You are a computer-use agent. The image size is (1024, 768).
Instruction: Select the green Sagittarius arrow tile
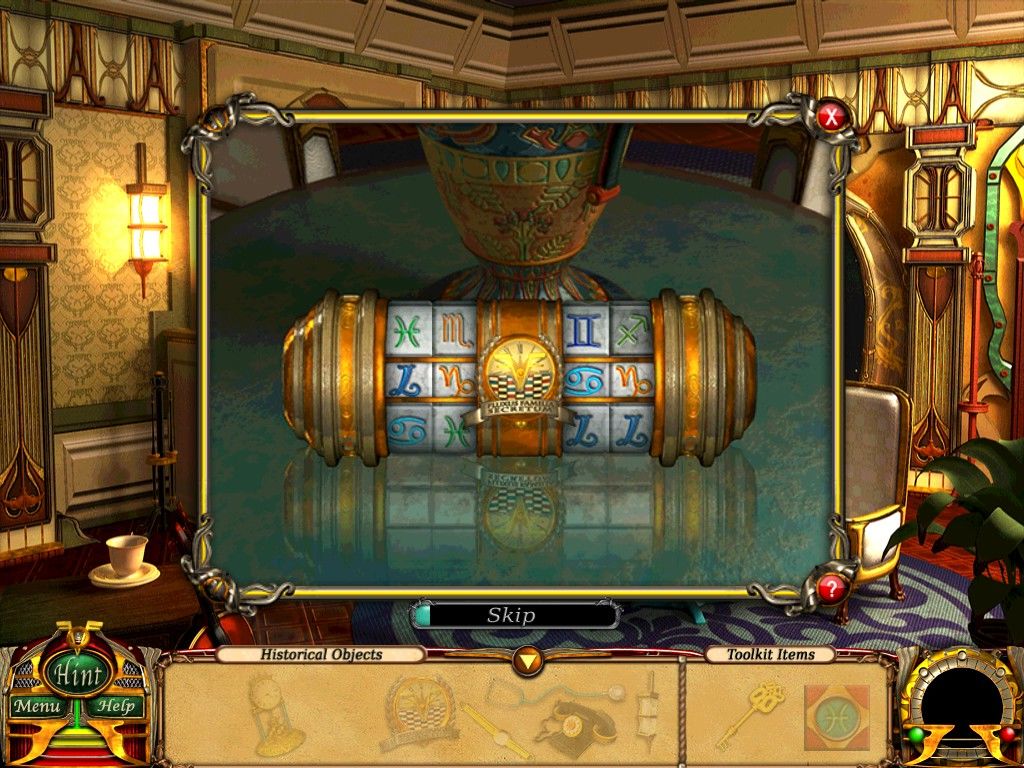(631, 329)
